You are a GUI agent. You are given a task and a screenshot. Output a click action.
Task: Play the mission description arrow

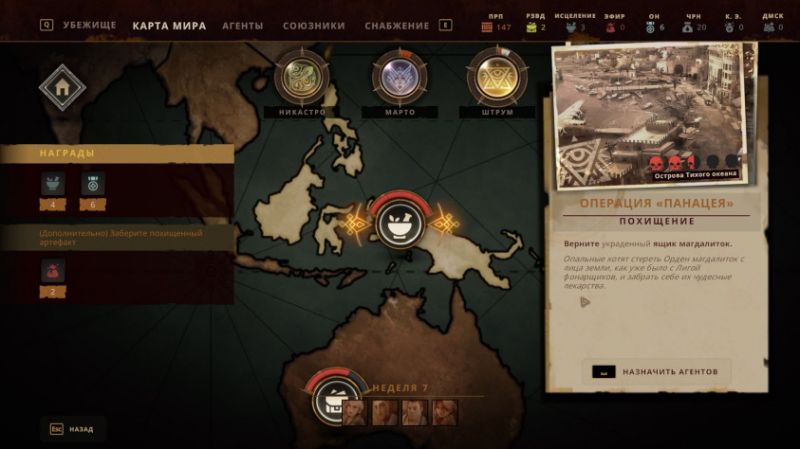585,302
